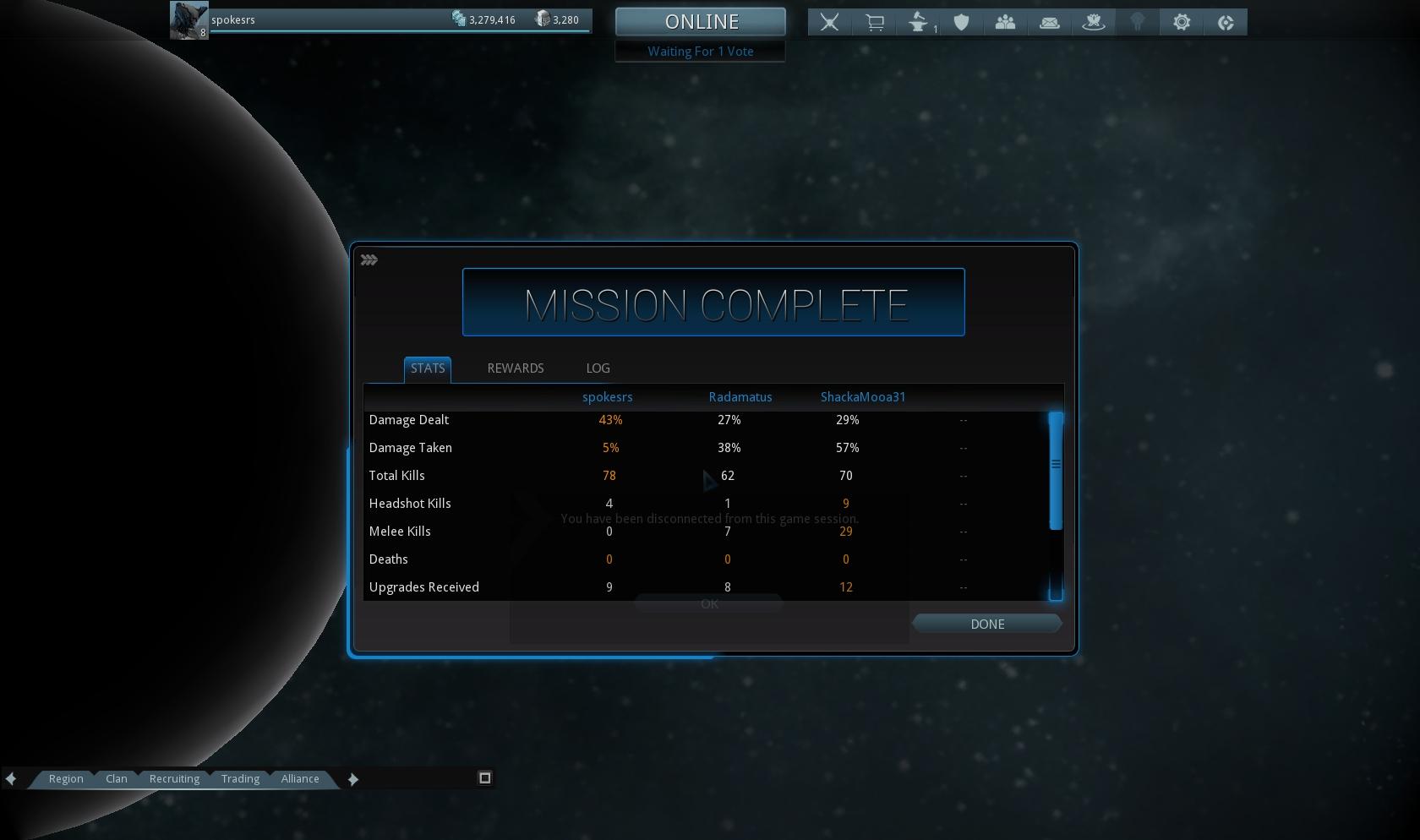
Task: Click the ONLINE status button
Action: (701, 22)
